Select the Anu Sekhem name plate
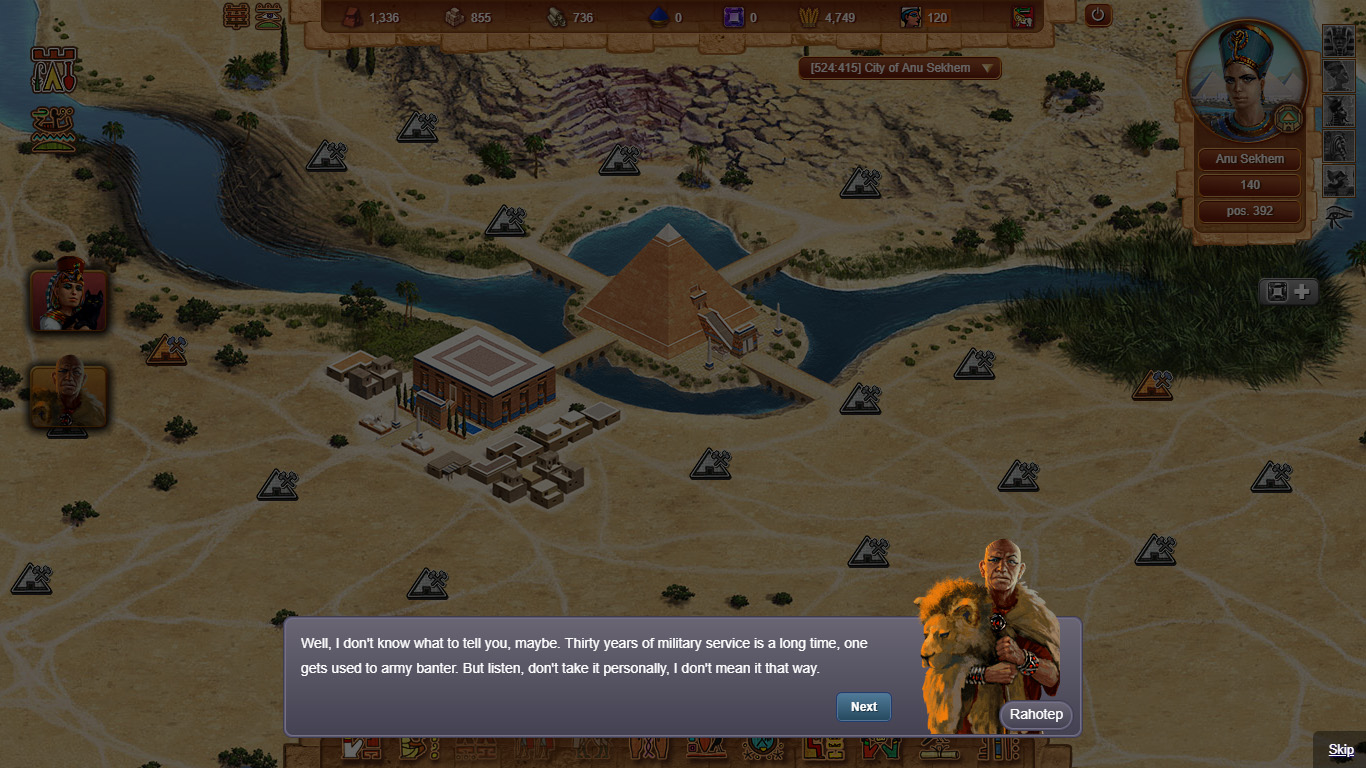Image resolution: width=1366 pixels, height=768 pixels. (x=1250, y=159)
